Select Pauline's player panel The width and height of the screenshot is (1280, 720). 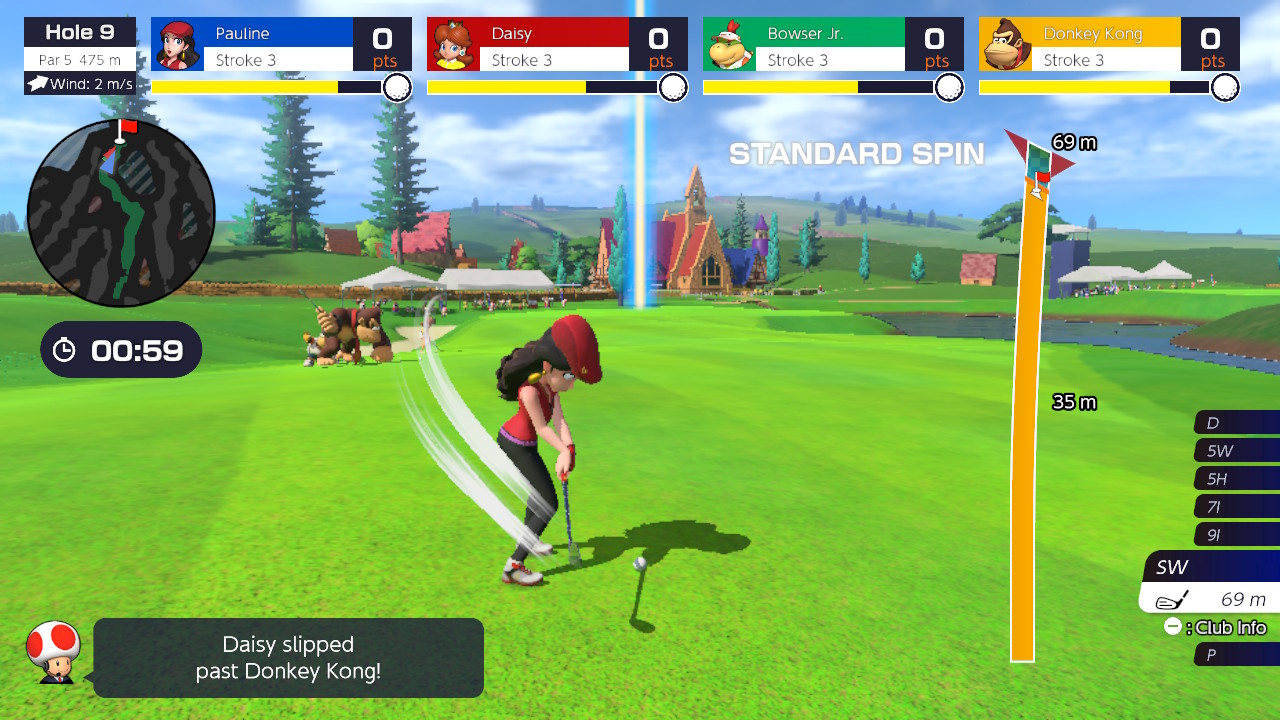(281, 45)
